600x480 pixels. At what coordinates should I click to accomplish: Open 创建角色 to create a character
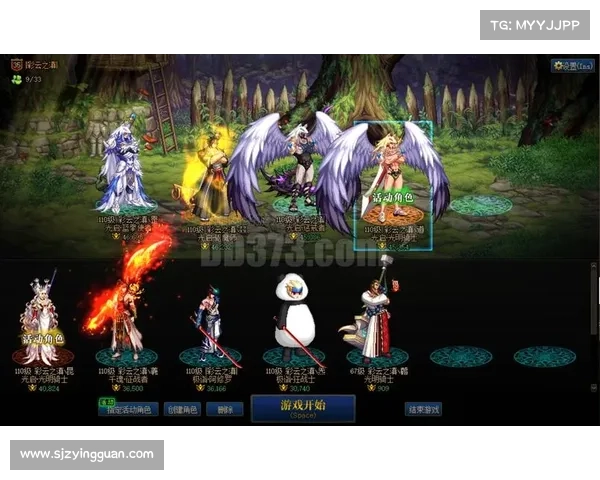click(x=181, y=409)
